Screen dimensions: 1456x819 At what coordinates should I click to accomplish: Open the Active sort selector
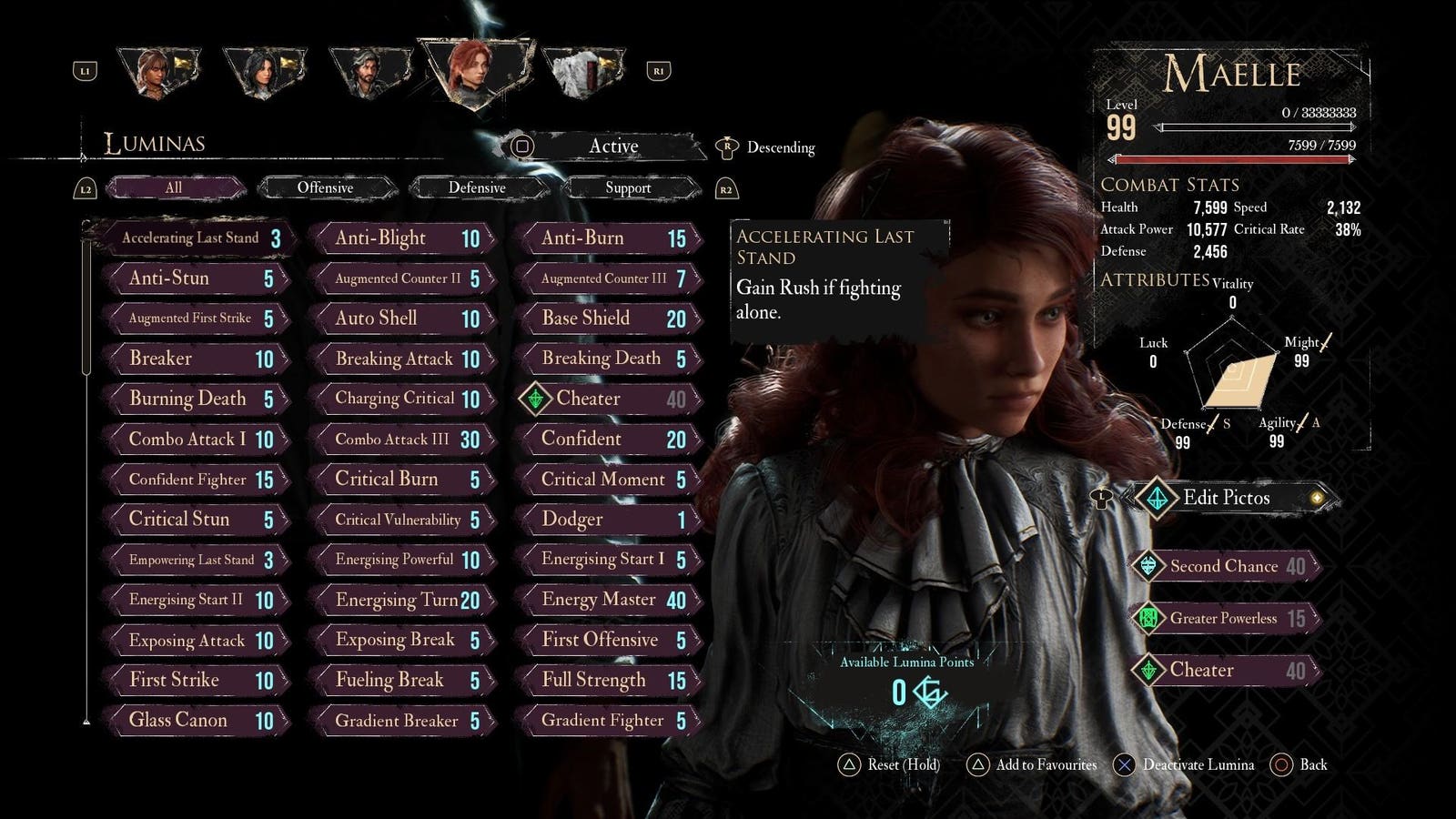(612, 147)
